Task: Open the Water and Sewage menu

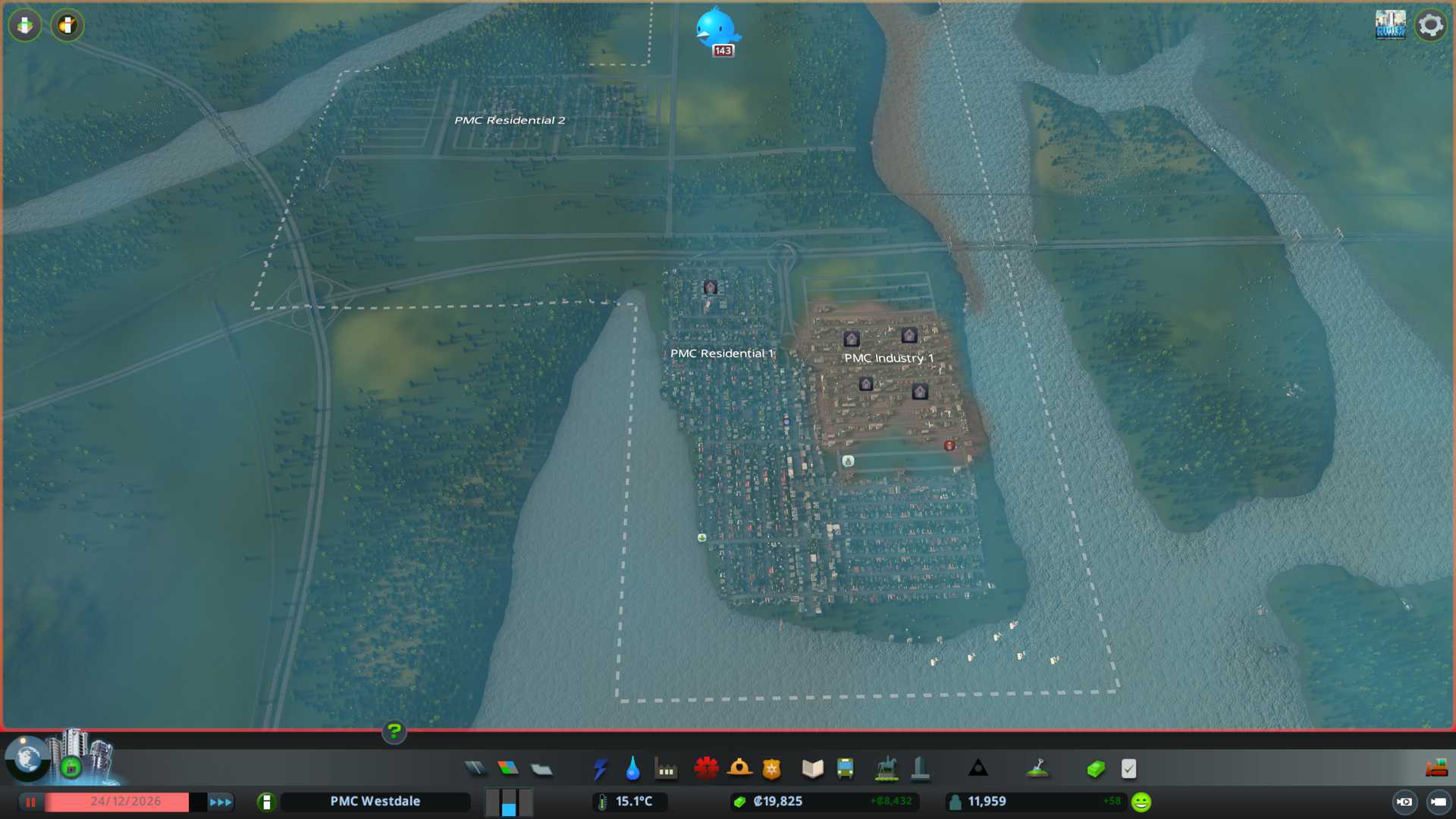Action: [x=632, y=769]
